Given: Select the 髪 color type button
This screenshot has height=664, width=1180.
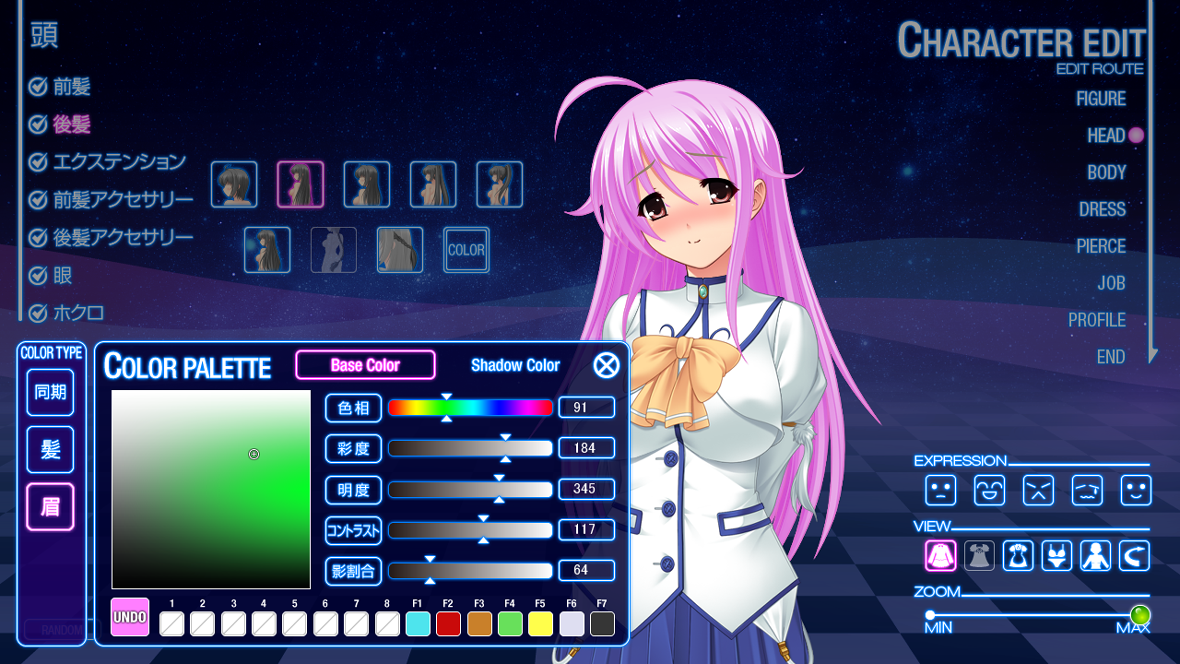Looking at the screenshot, I should coord(50,449).
